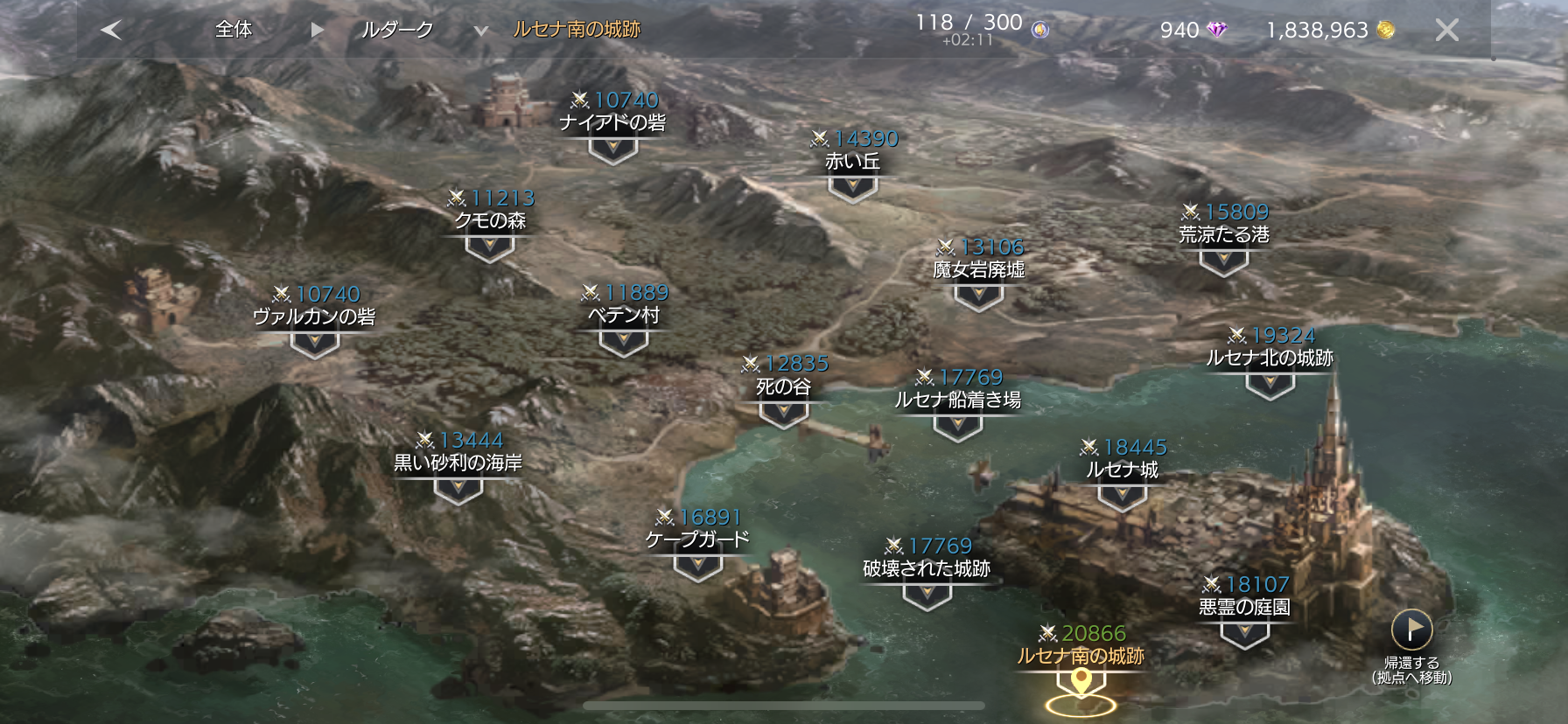Select the 黒い砂利の海岸 map marker
The image size is (1568, 724).
point(458,490)
